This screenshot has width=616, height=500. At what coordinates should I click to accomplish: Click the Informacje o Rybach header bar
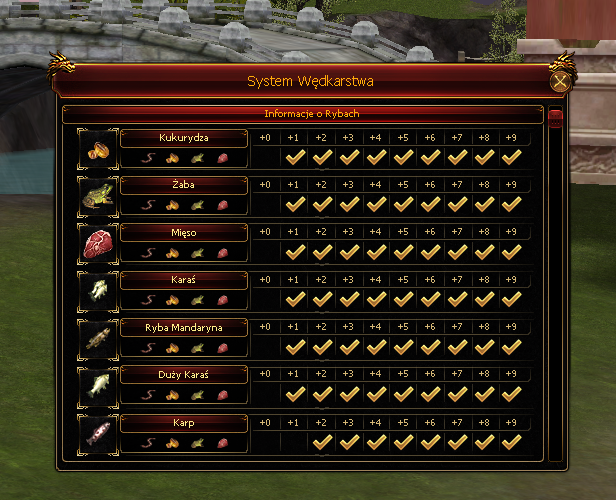click(304, 114)
